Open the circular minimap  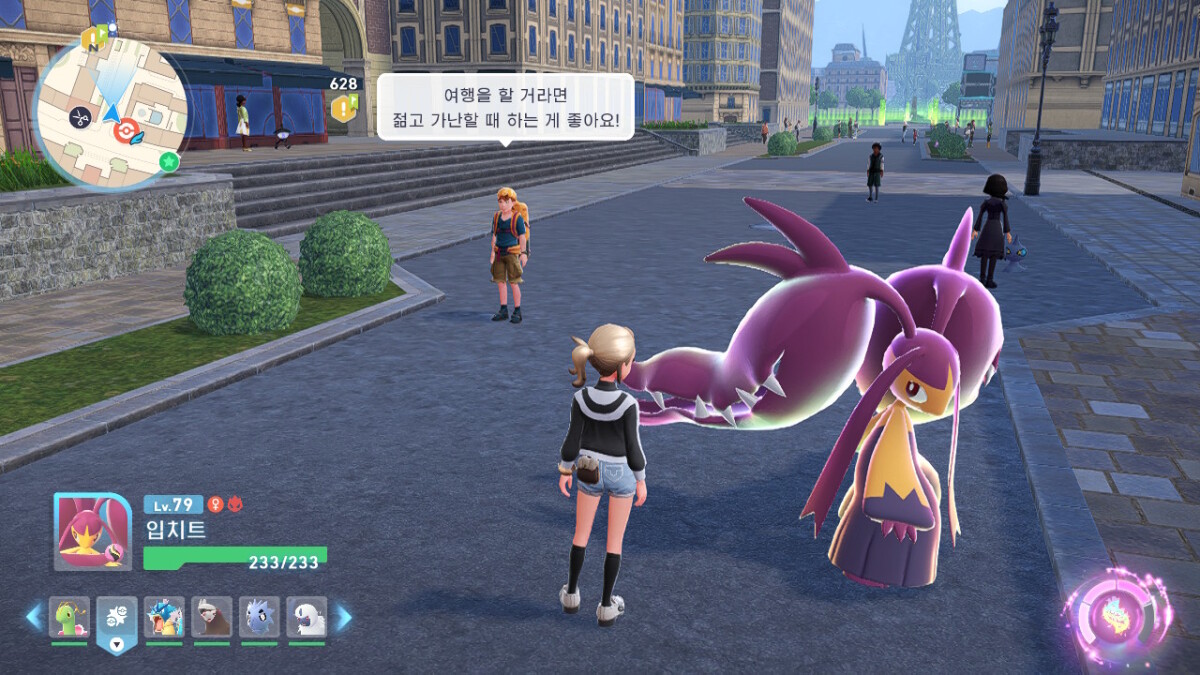click(x=110, y=112)
